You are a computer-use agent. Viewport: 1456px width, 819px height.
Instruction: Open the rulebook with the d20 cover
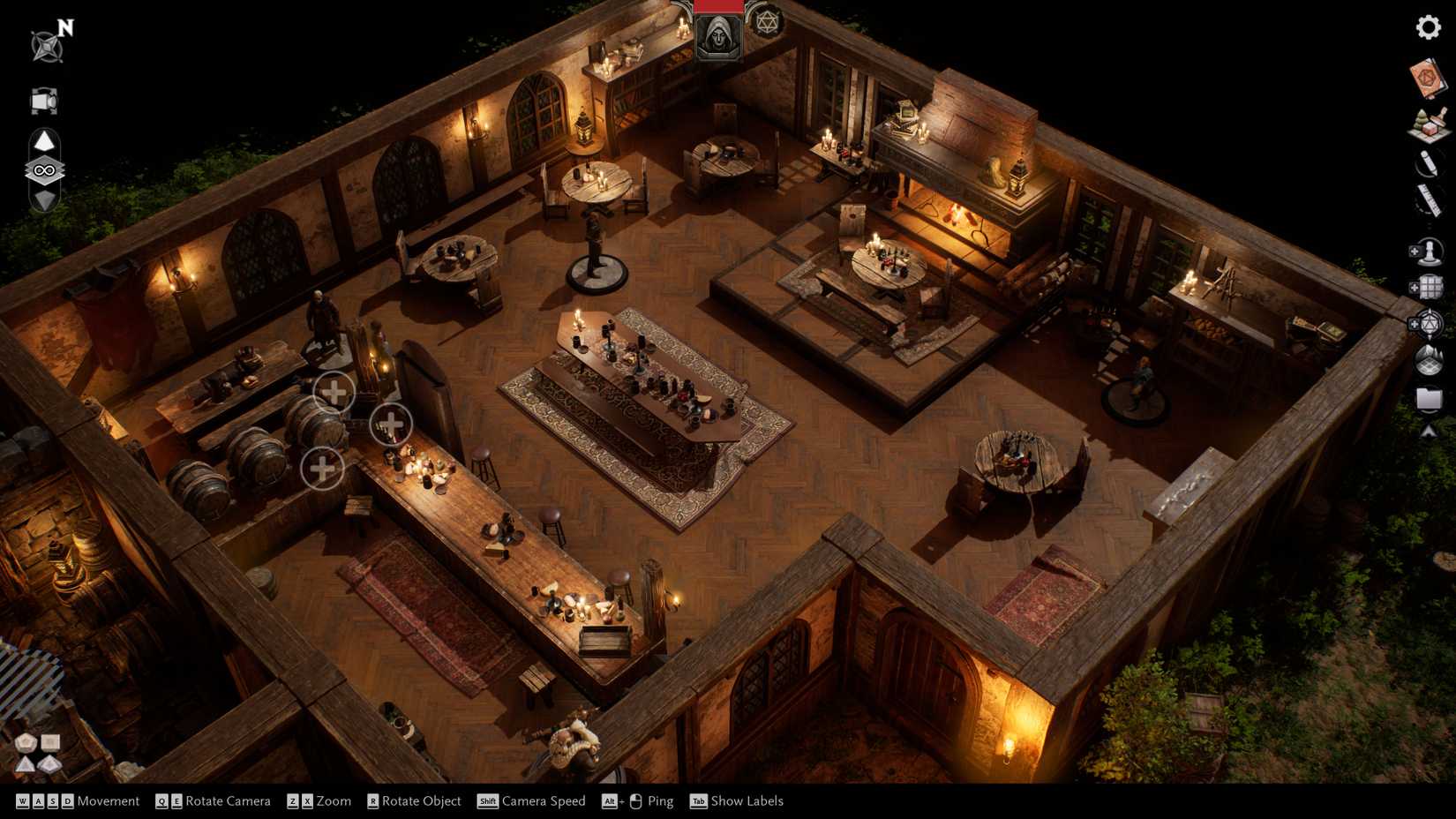pos(1427,79)
